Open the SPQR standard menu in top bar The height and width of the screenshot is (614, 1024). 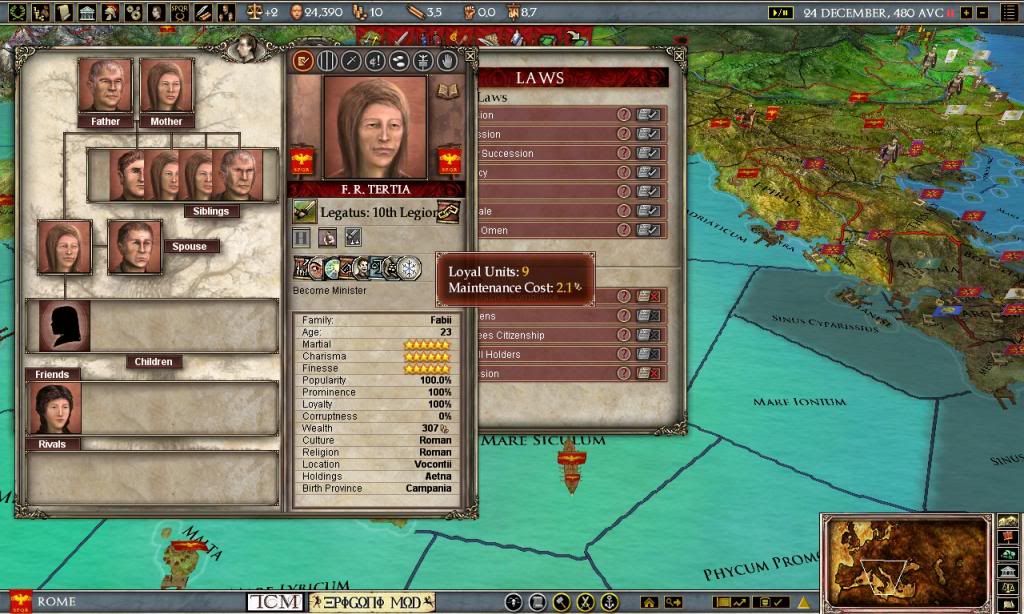pyautogui.click(x=180, y=12)
